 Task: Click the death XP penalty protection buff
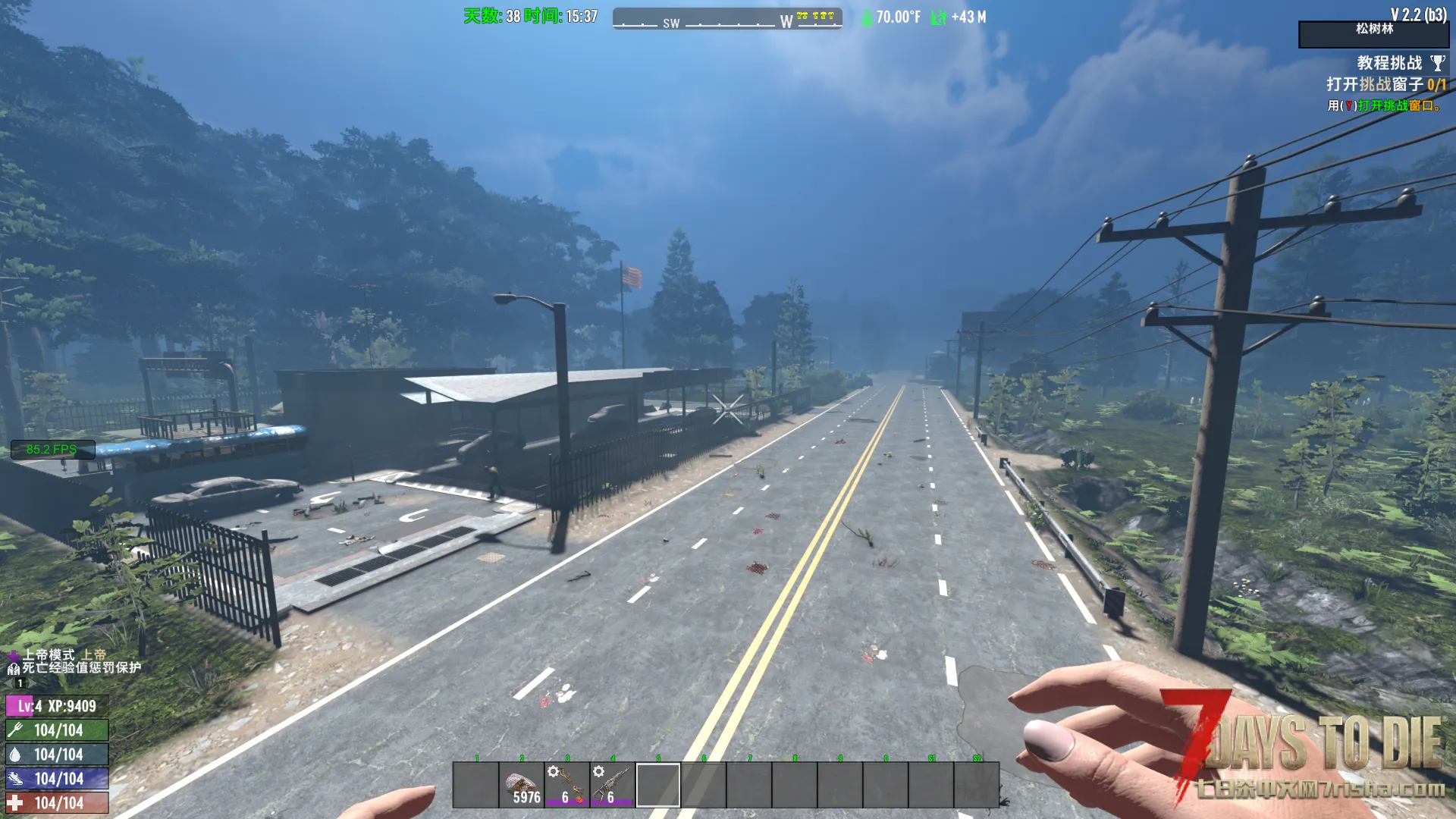(x=13, y=668)
